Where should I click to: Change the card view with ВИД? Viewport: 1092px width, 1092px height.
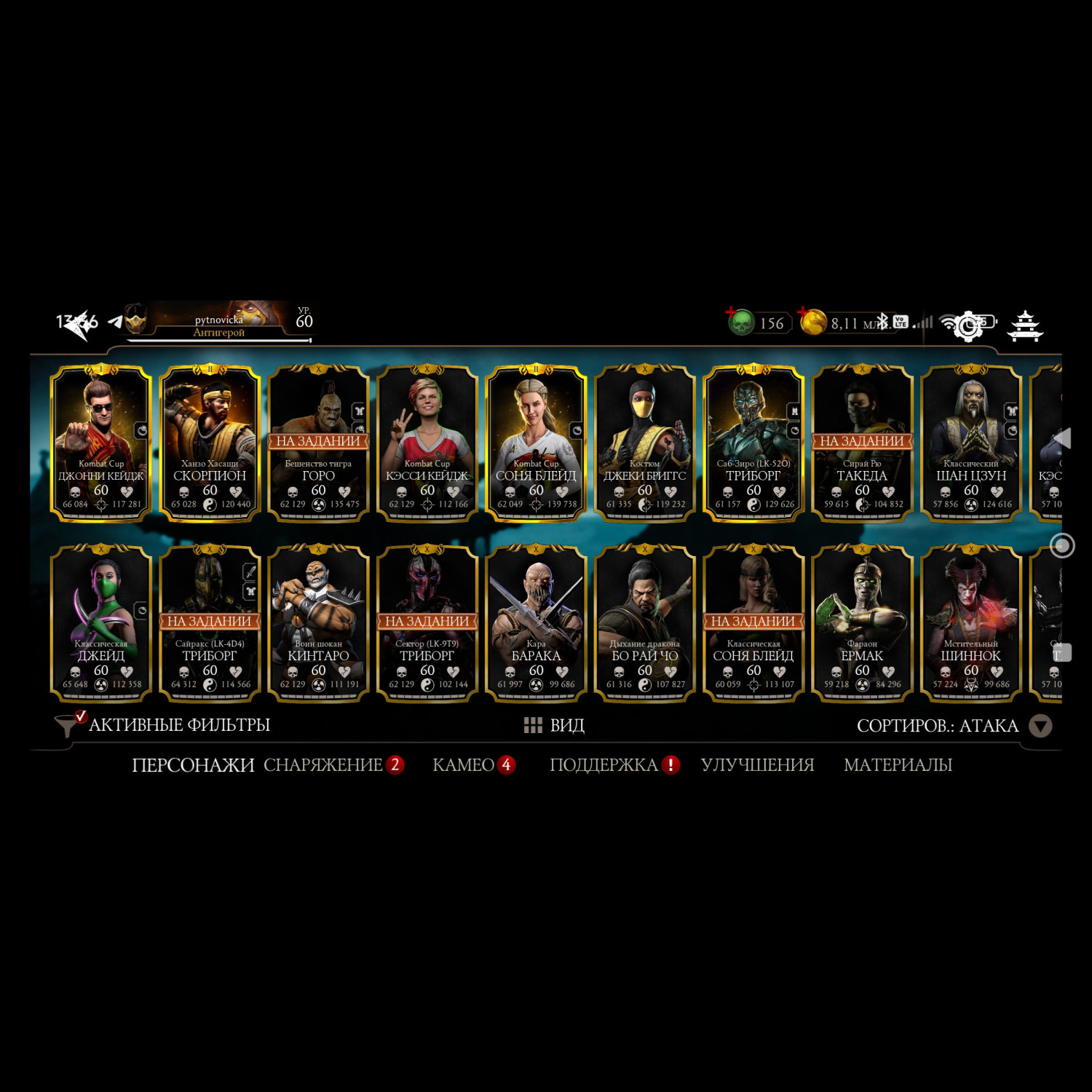555,725
